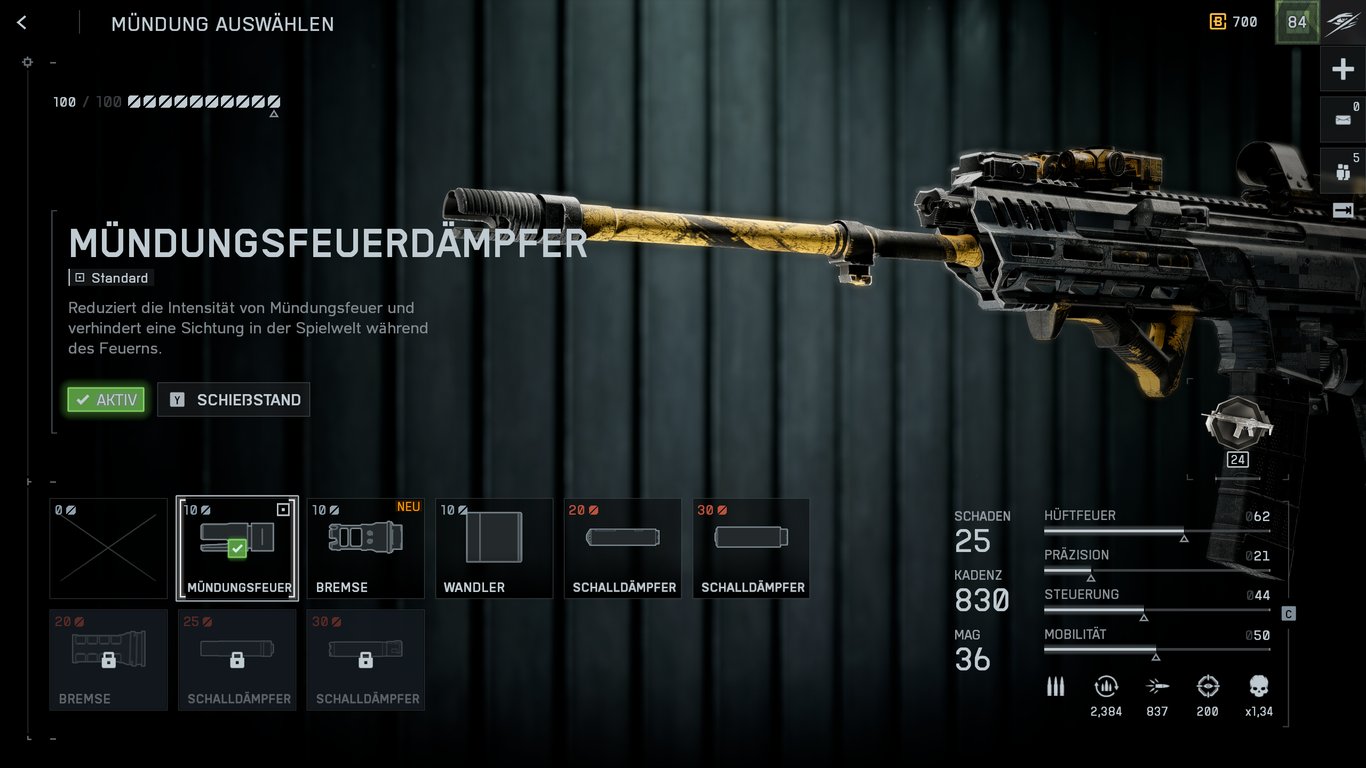
Task: Equip the unlocked 20-point Schalldämpfer
Action: pos(623,548)
